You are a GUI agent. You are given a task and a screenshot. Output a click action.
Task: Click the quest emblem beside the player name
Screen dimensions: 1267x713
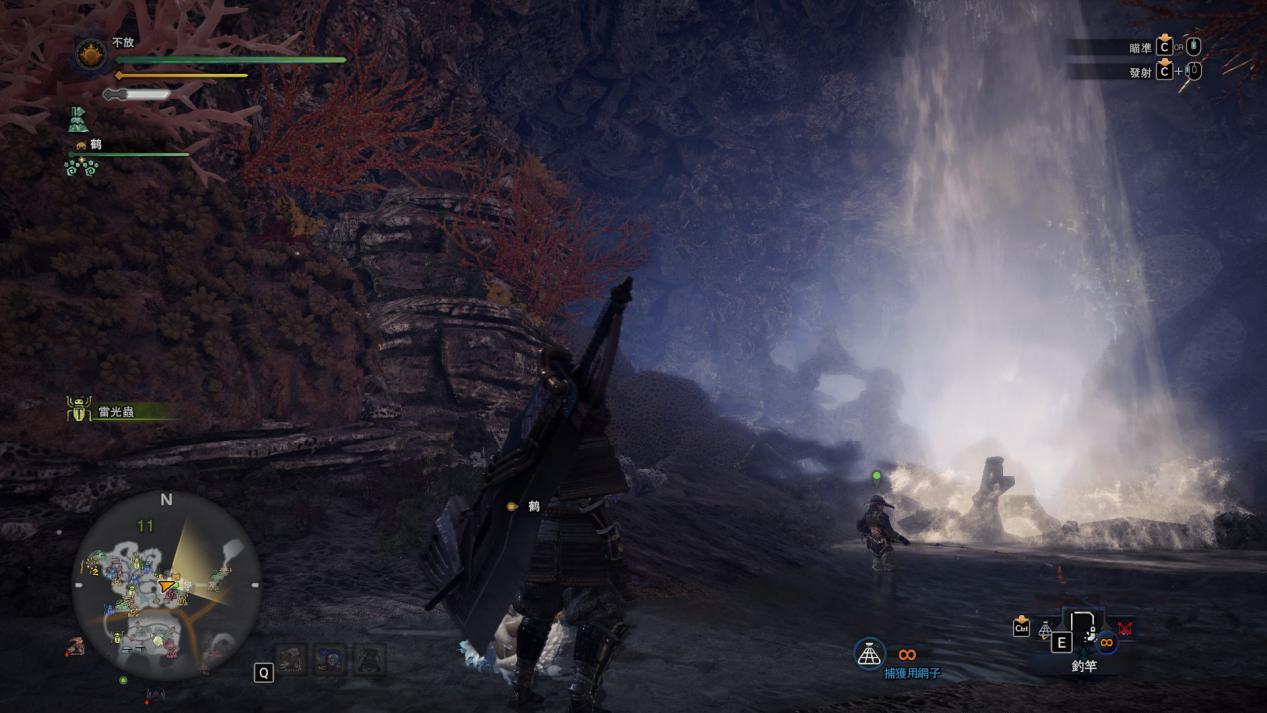point(91,54)
